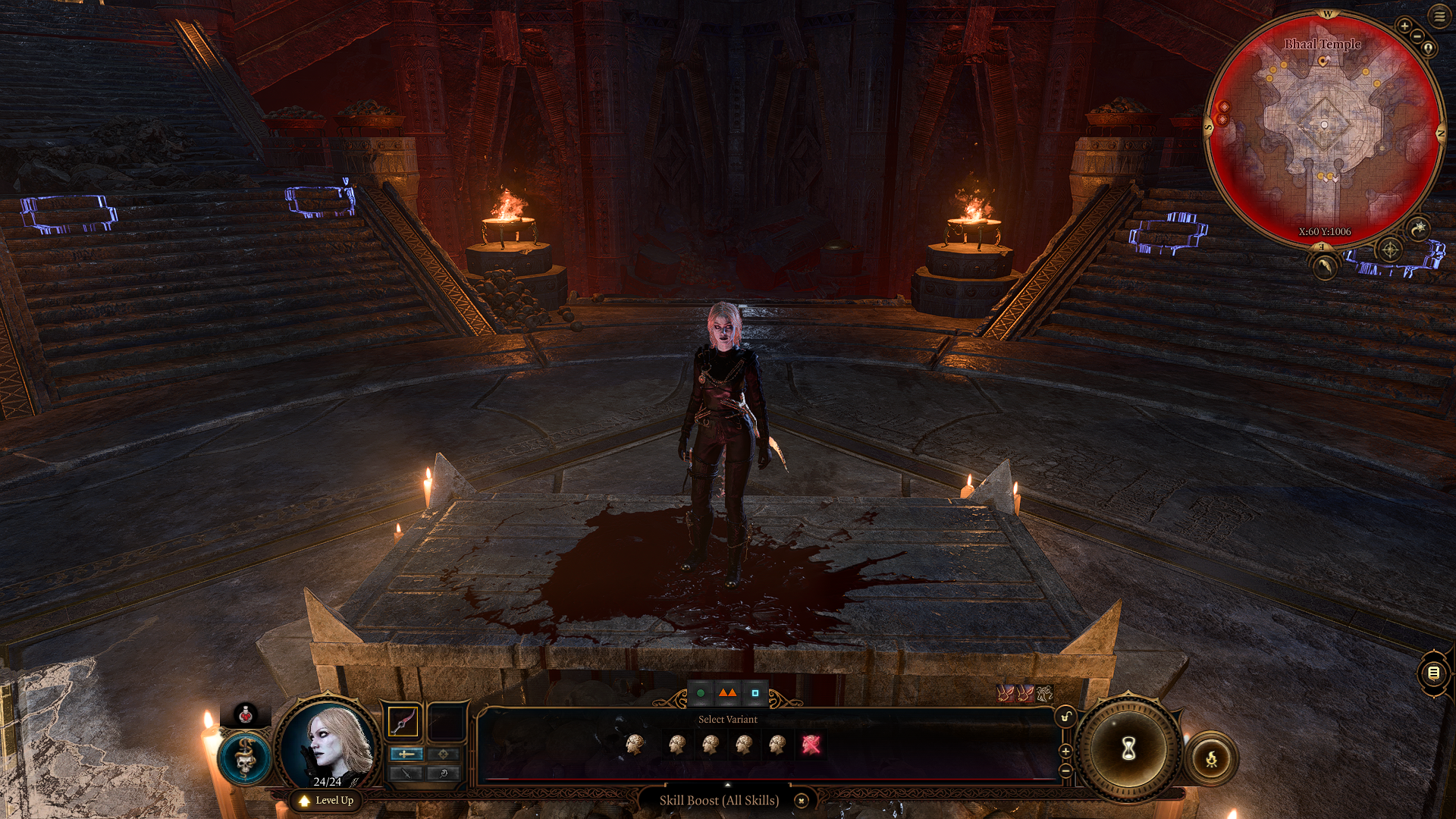Select the equipped dagger in the weapon slot
Viewport: 1456px width, 819px height.
(403, 721)
